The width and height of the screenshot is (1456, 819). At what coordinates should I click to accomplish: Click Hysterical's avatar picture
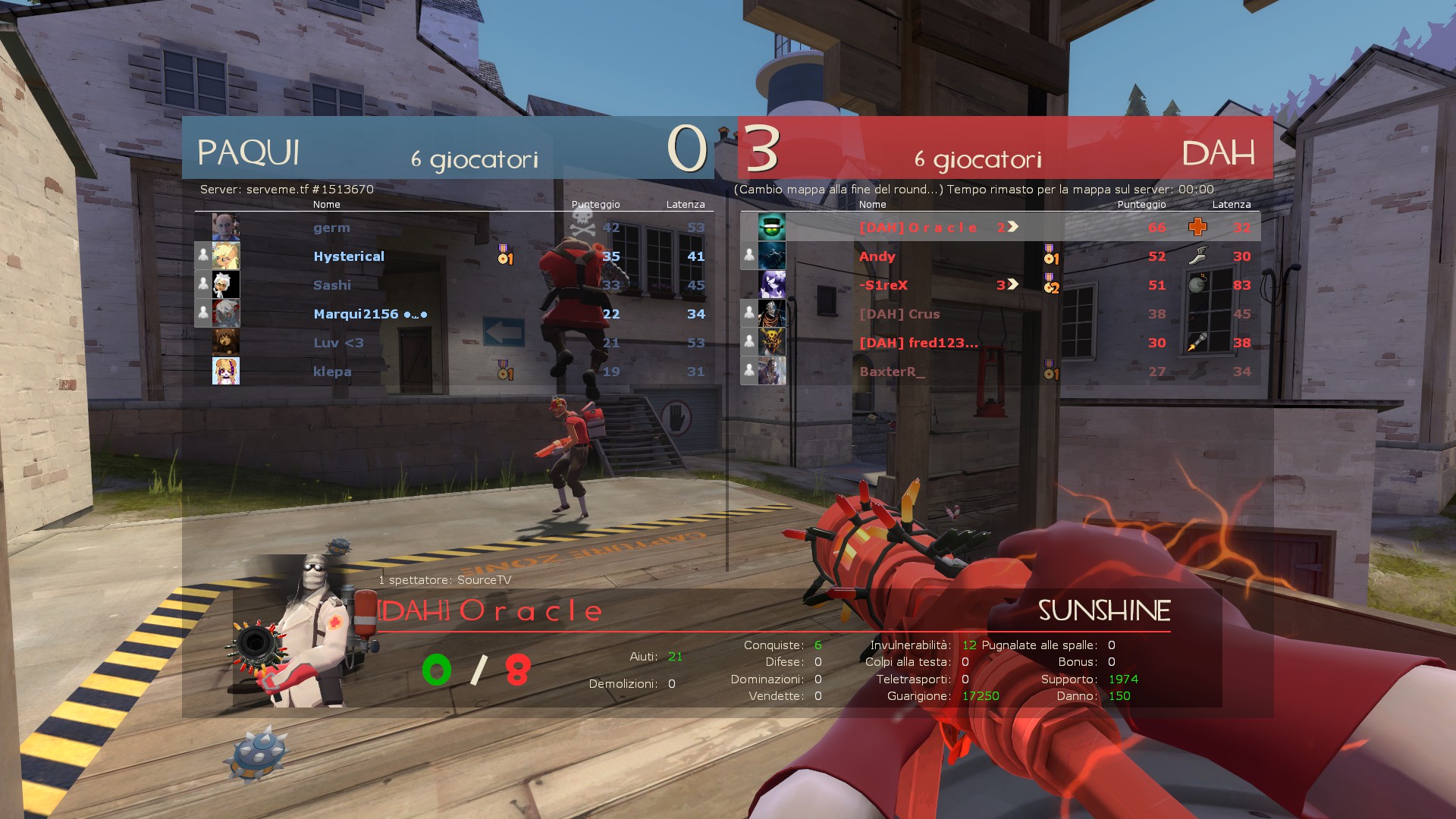[x=226, y=256]
